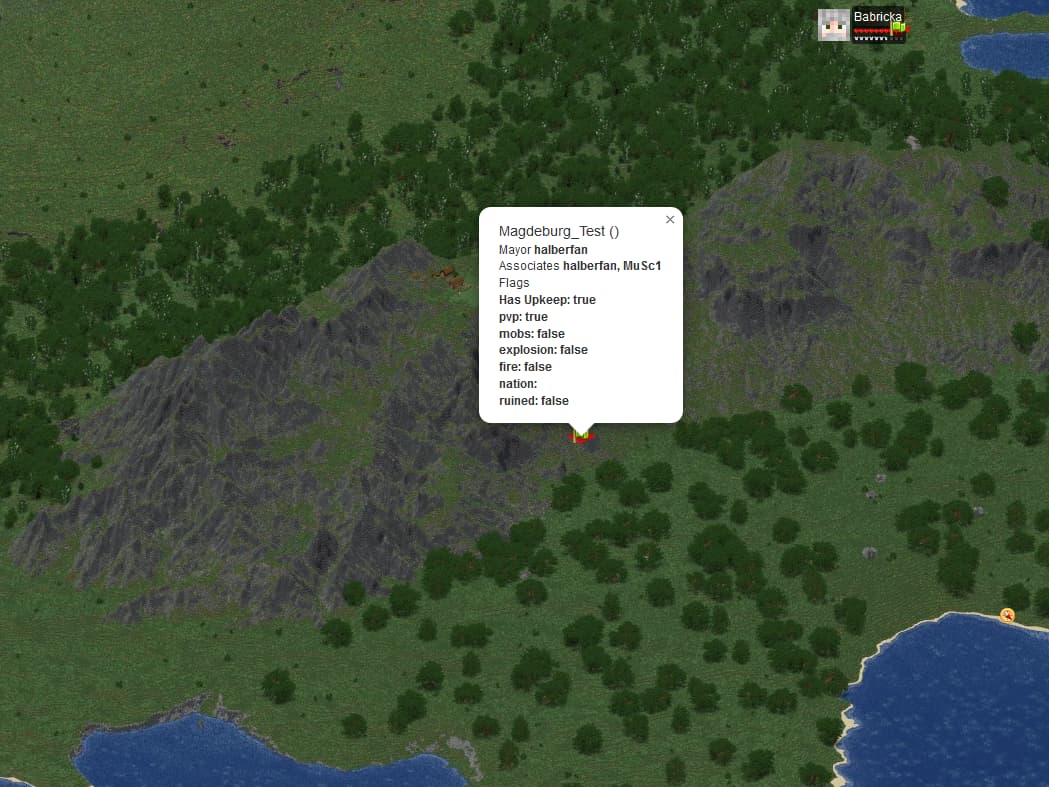Close the Magdeburg_Test info popup
The image size is (1049, 787).
(670, 220)
